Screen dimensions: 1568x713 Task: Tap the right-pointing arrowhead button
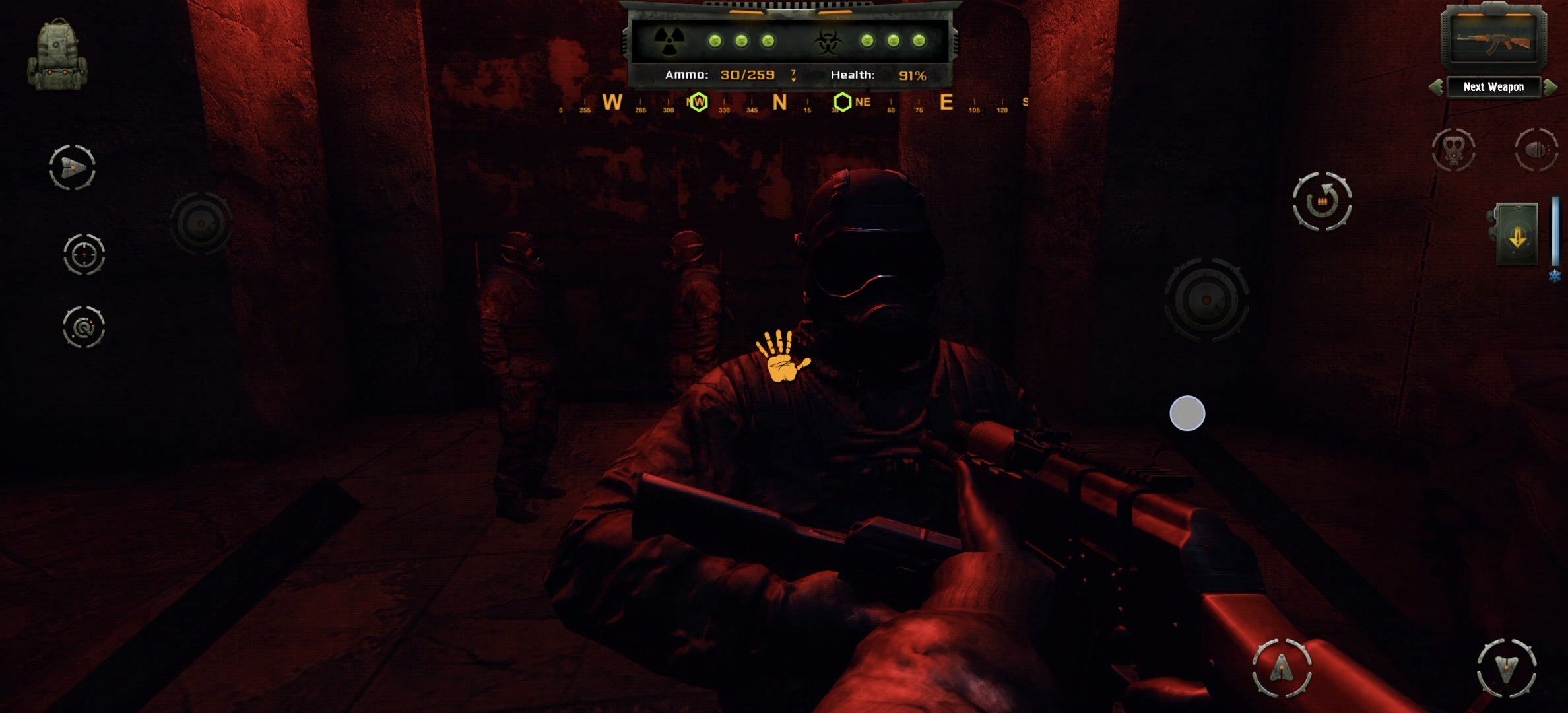point(73,168)
